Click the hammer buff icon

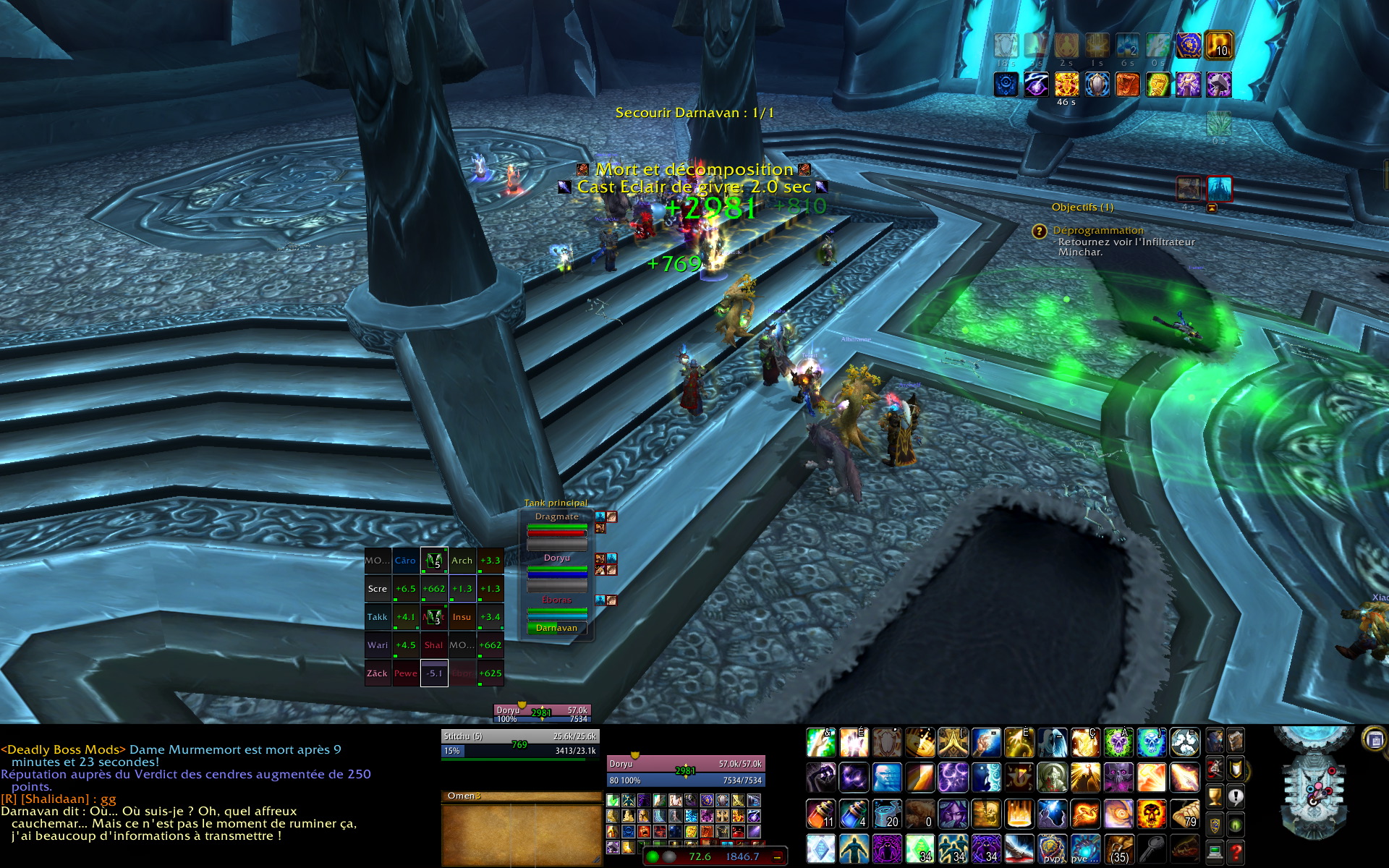(1219, 85)
